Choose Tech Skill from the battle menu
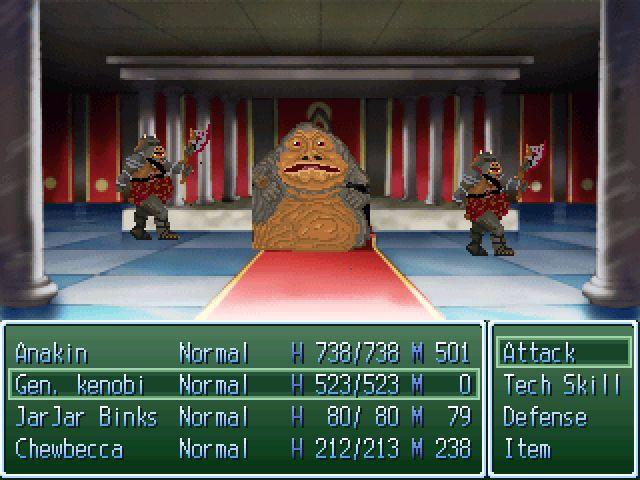Screen dimensions: 640x480 (563, 385)
